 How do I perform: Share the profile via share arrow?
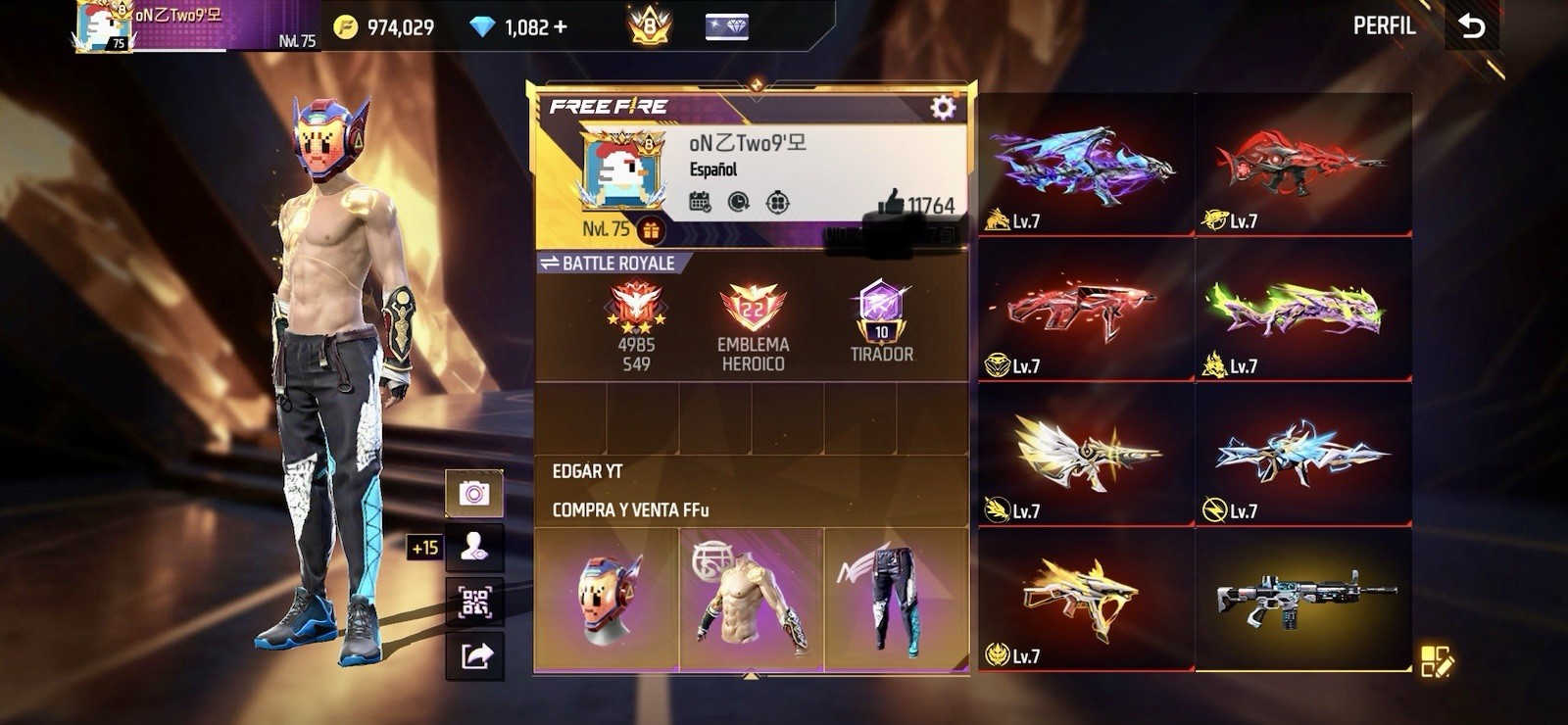click(474, 655)
